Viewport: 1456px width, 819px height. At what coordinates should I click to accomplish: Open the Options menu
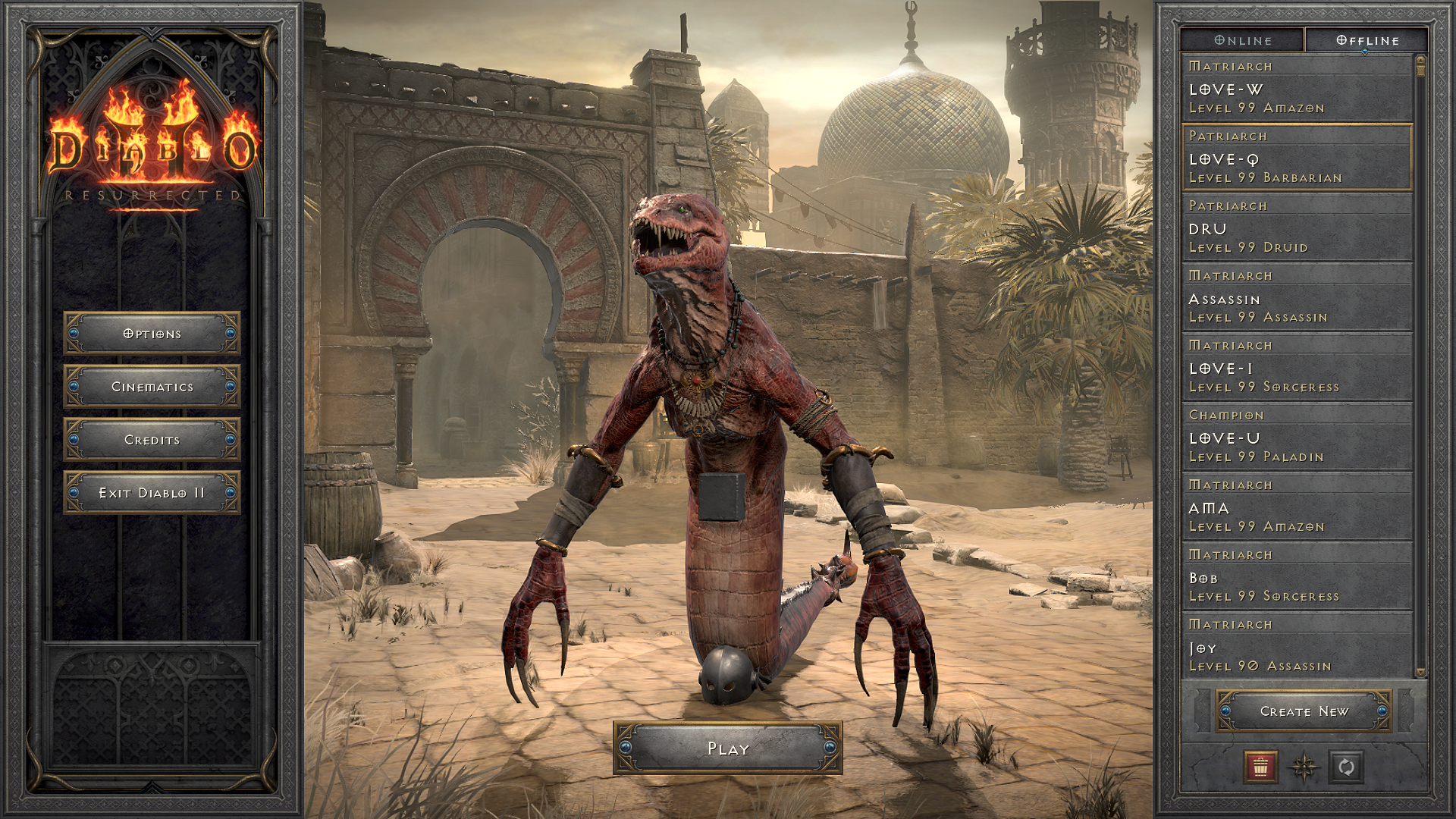point(152,334)
